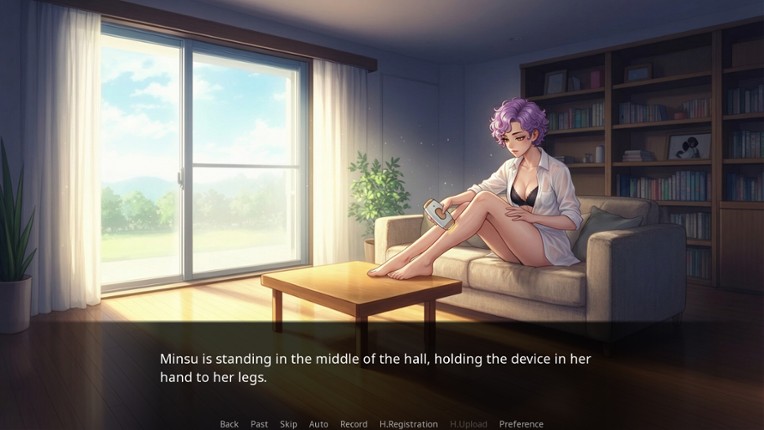Select the H.Registration option

pos(408,424)
